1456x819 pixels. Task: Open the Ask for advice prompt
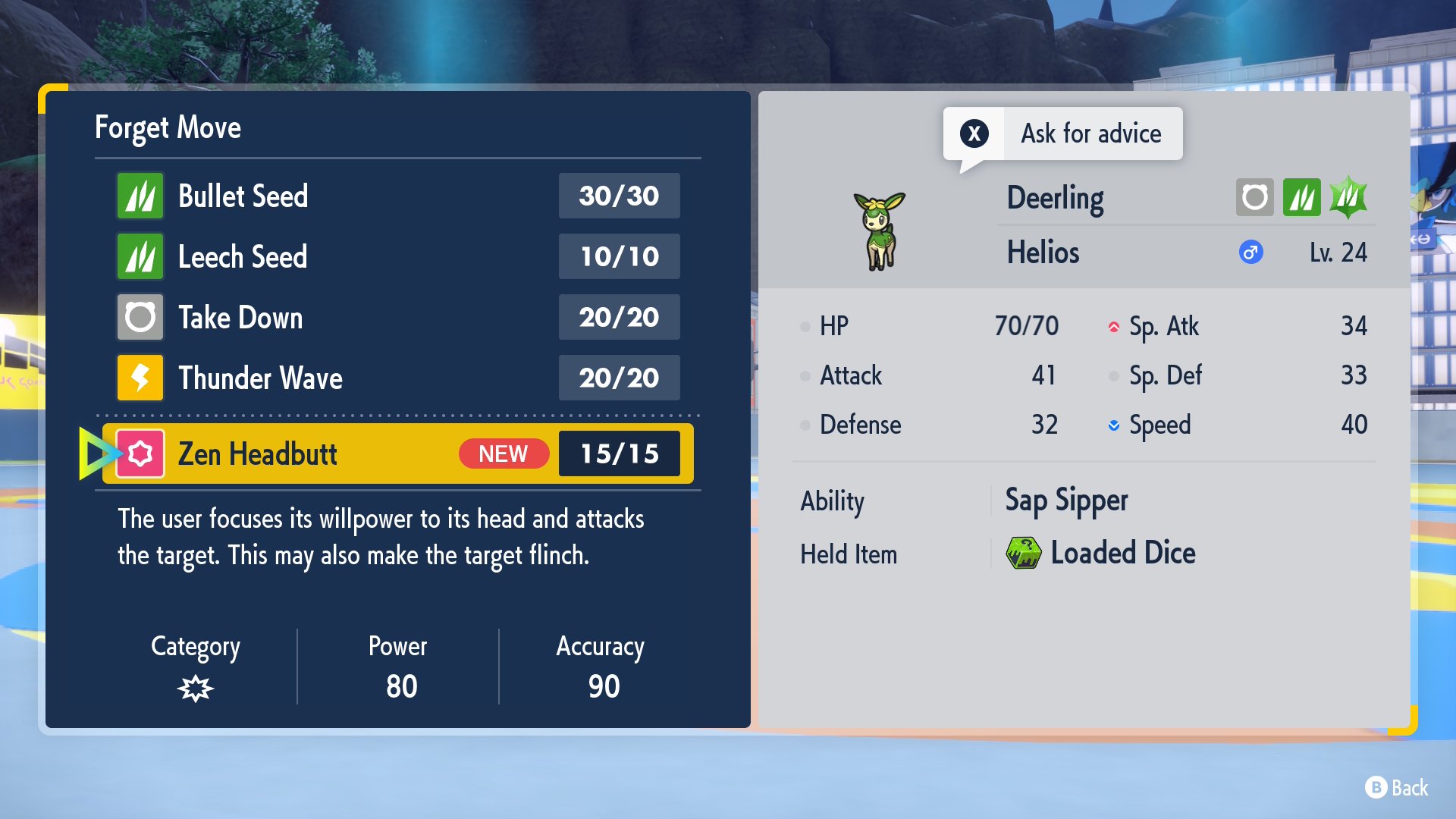tap(1062, 133)
